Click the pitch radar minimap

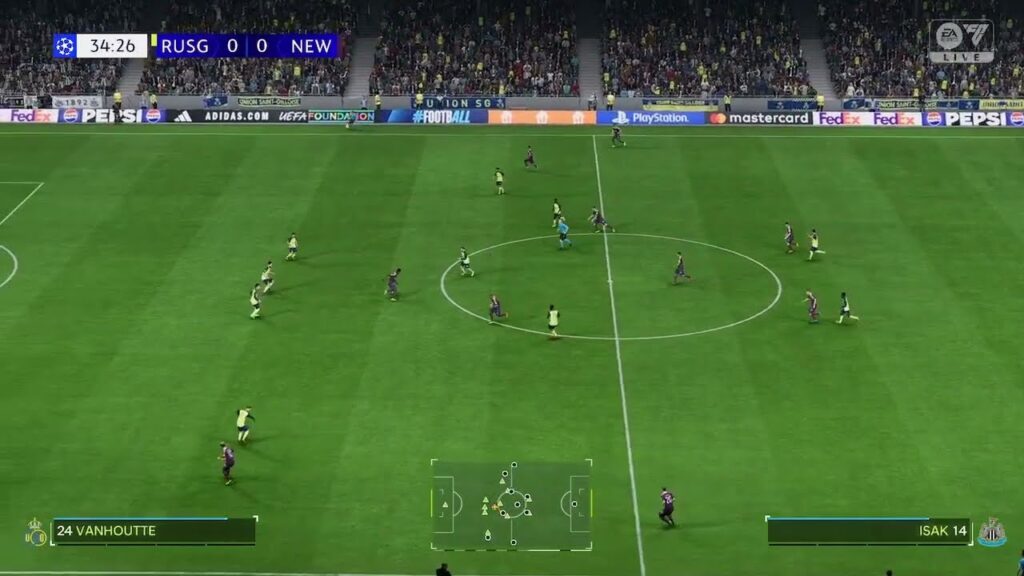pos(511,504)
